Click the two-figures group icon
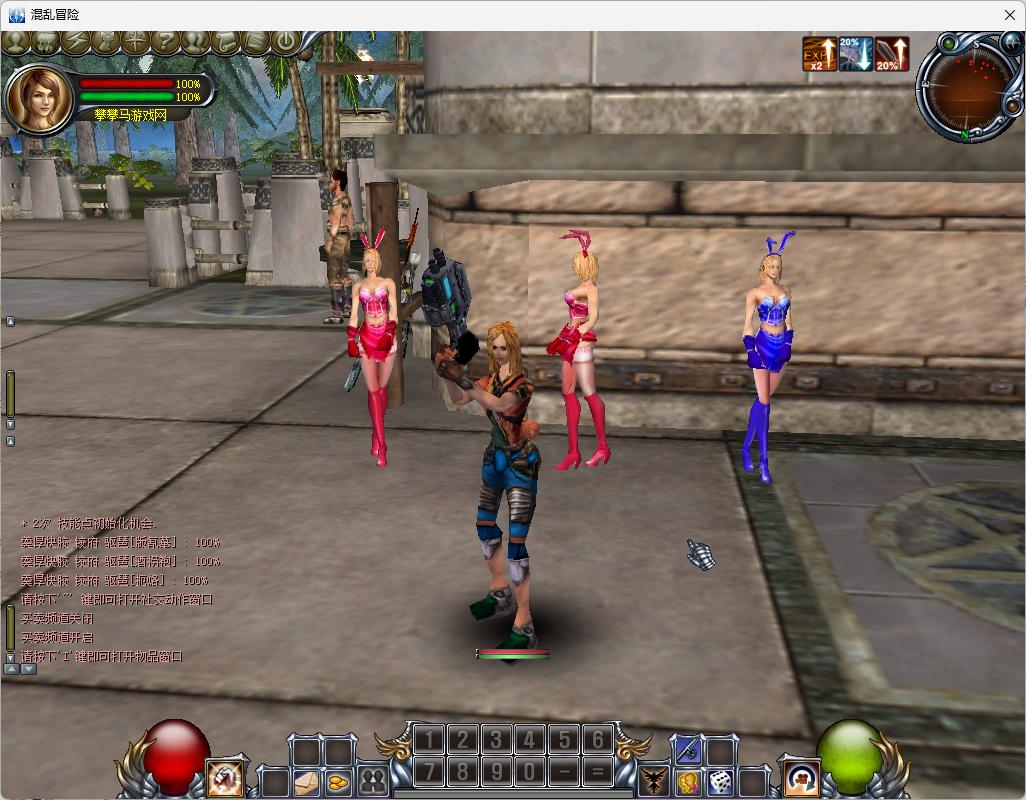Screen dimensions: 1026x800 pyautogui.click(x=373, y=781)
